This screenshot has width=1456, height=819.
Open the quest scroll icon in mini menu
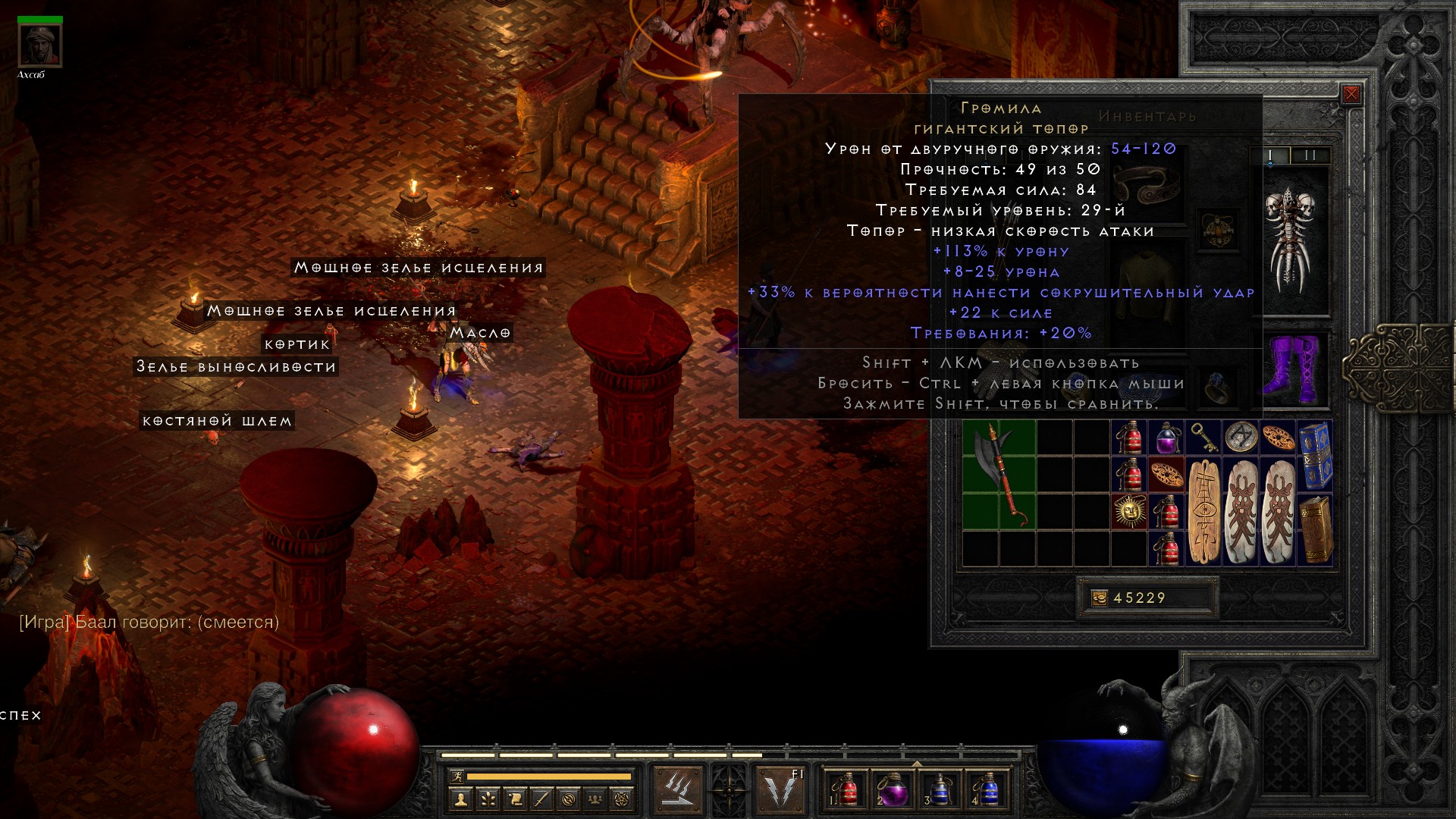click(x=514, y=799)
